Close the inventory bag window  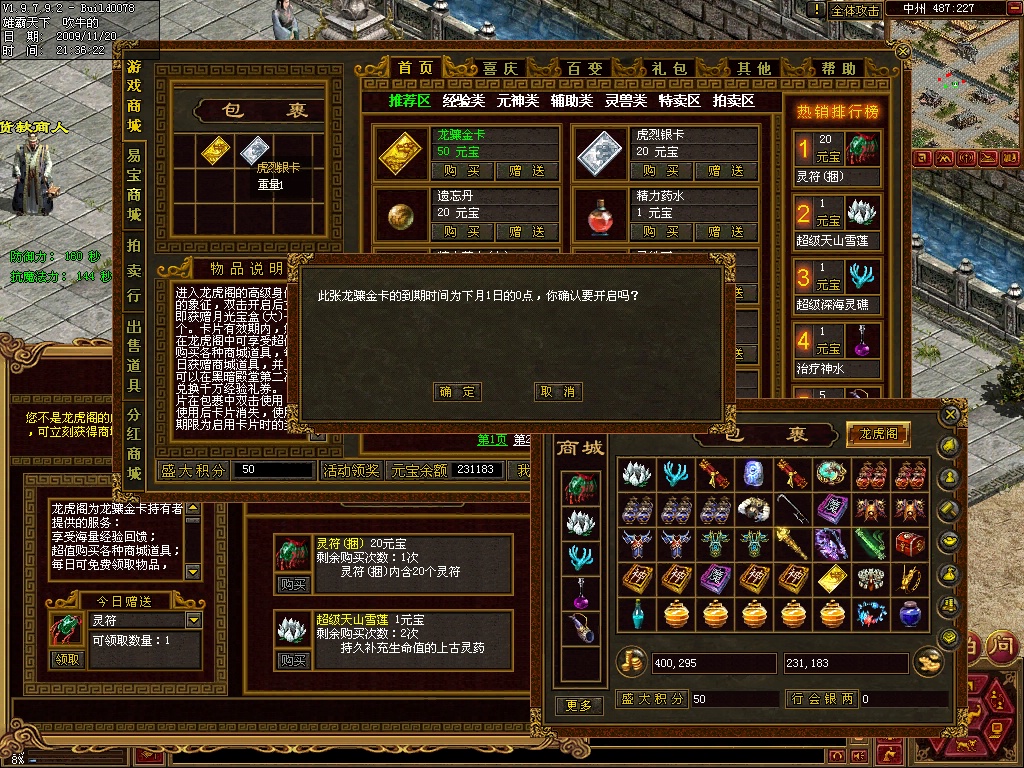pyautogui.click(x=951, y=414)
